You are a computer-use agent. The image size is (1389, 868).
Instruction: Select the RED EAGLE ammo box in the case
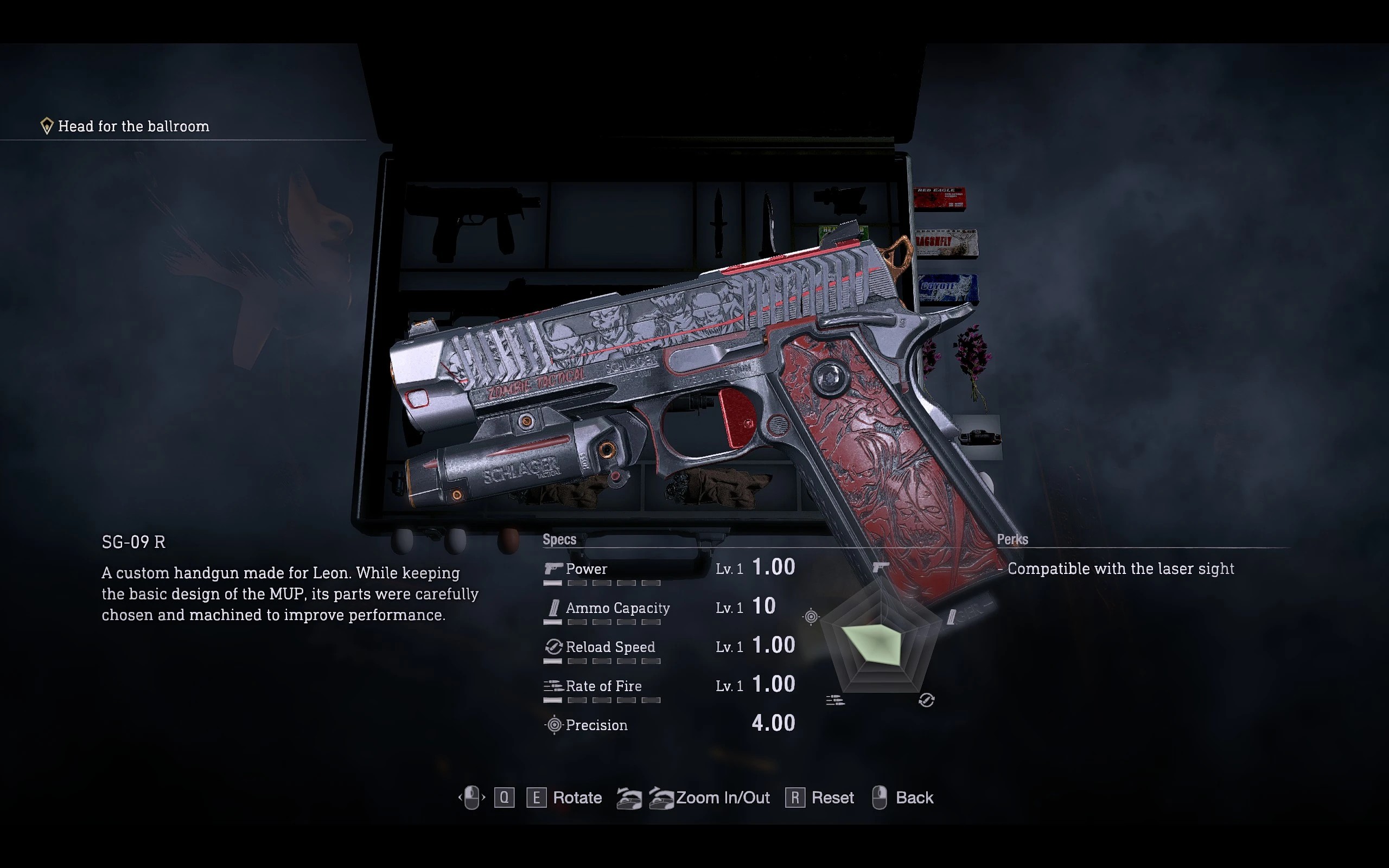(941, 198)
